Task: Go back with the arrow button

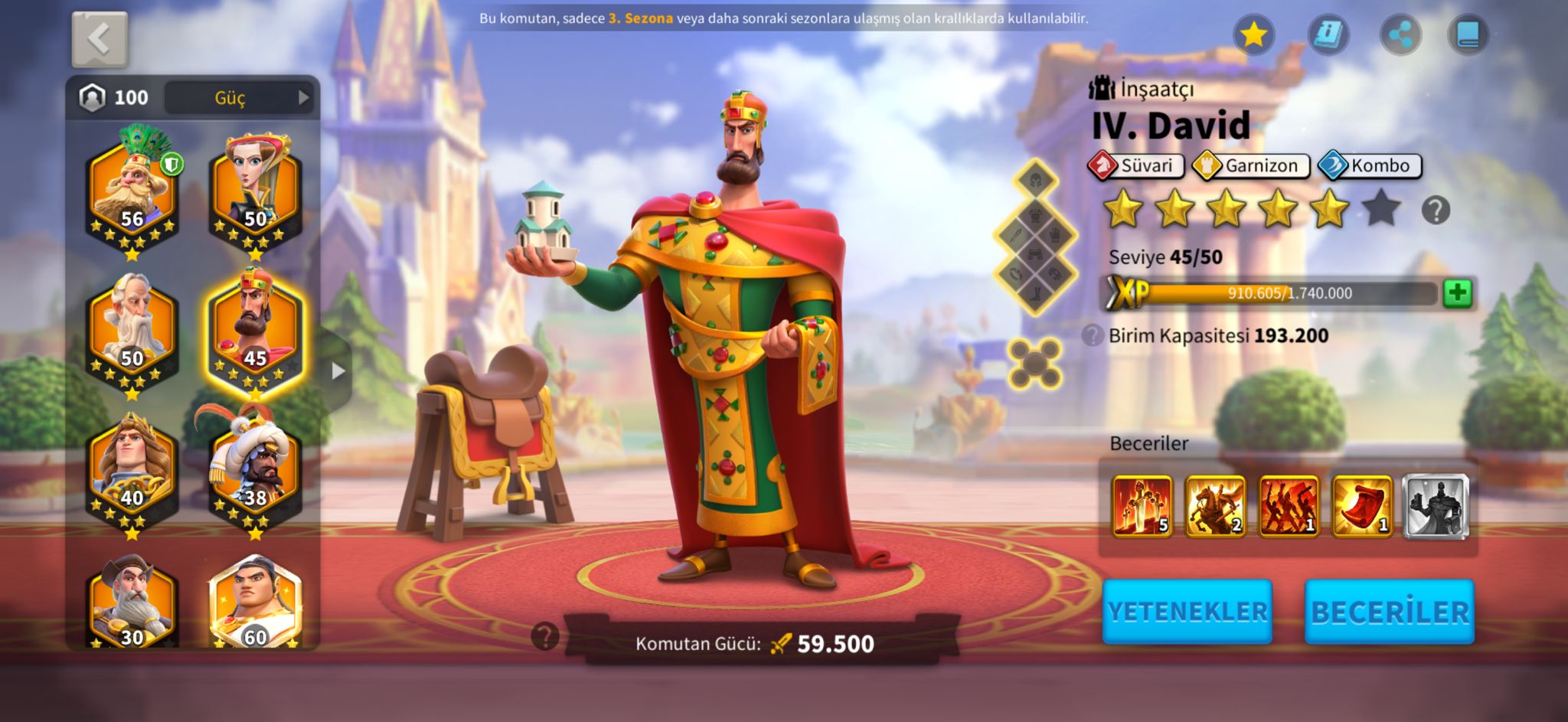Action: pyautogui.click(x=100, y=39)
